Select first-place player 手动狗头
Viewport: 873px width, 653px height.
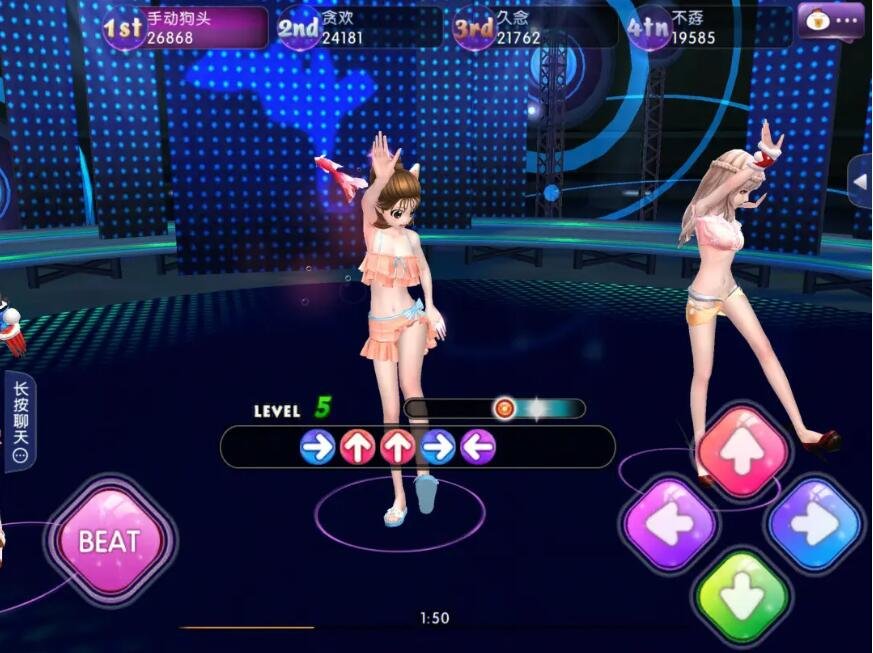[x=186, y=27]
